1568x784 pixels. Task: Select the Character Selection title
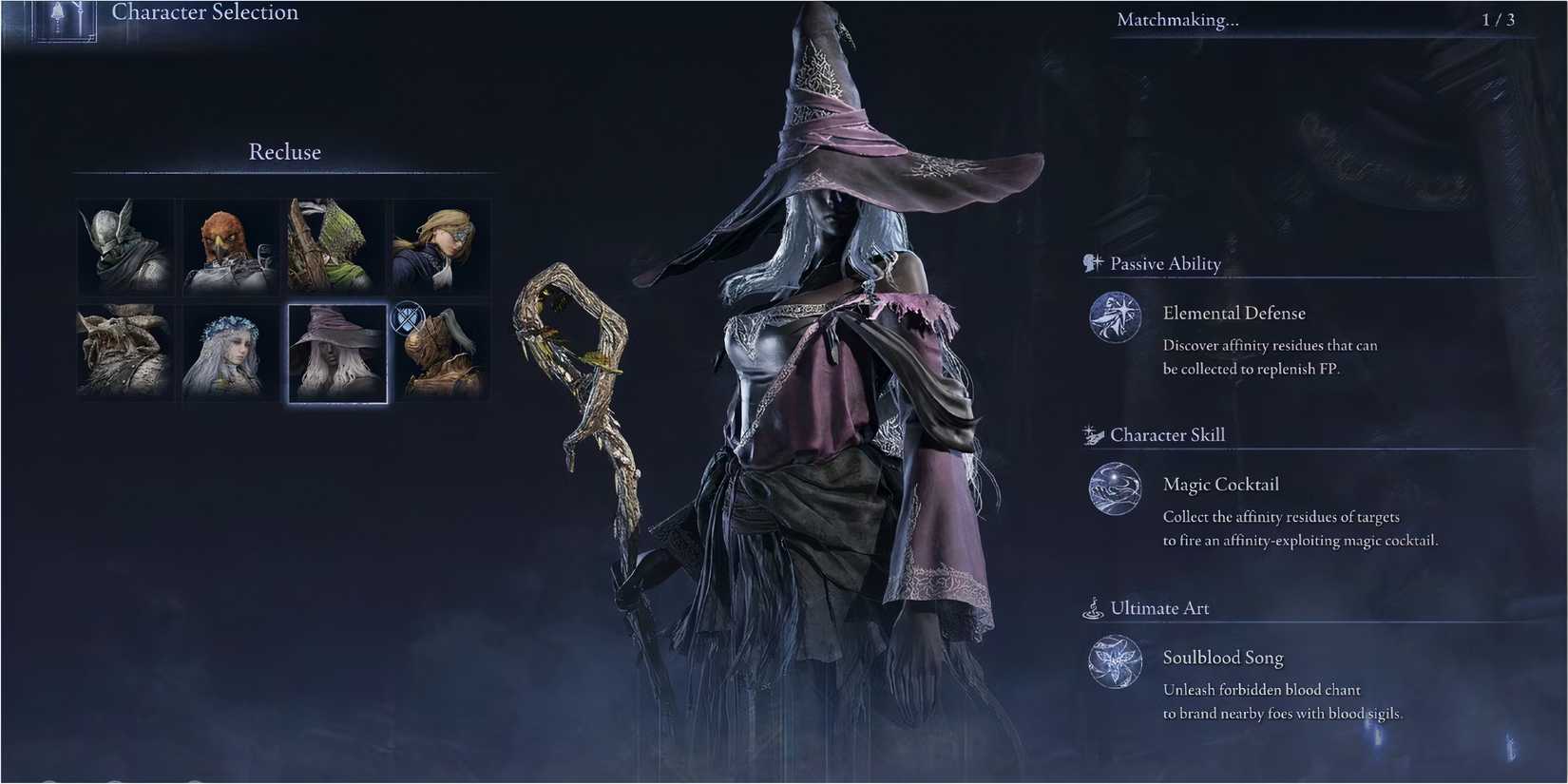pyautogui.click(x=205, y=12)
